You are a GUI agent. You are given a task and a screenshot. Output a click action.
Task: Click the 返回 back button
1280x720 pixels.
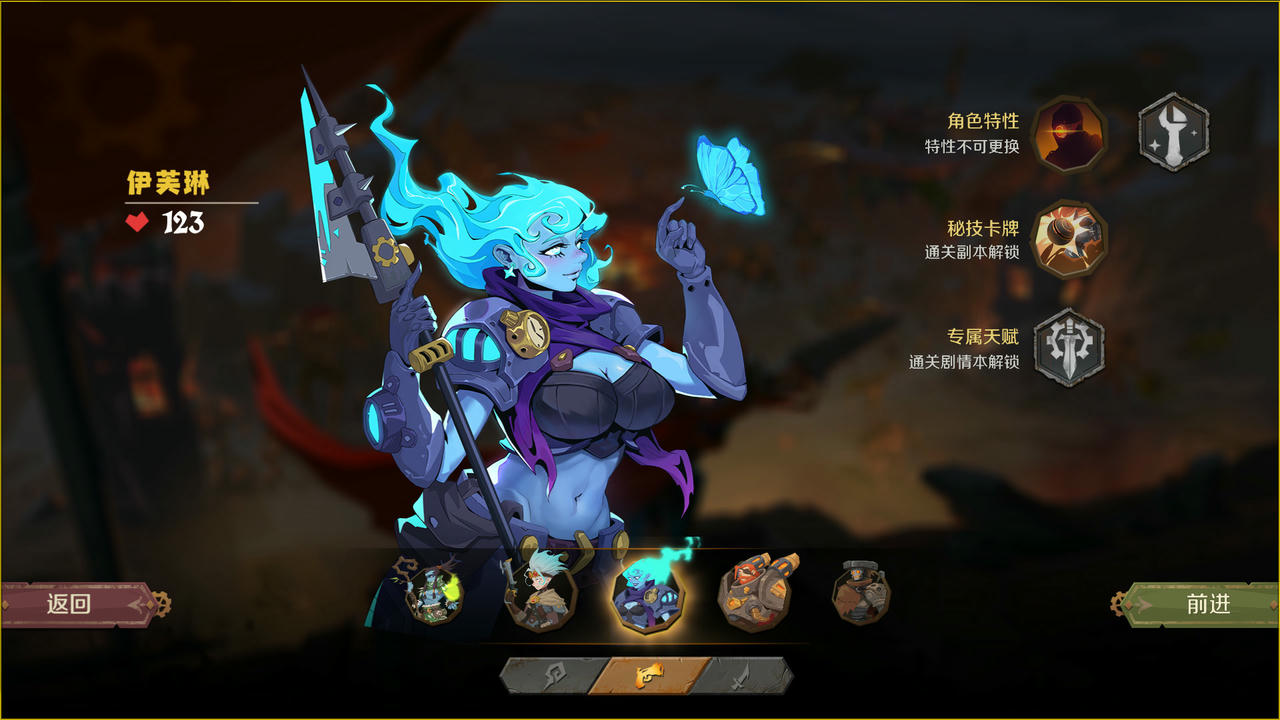[70, 601]
